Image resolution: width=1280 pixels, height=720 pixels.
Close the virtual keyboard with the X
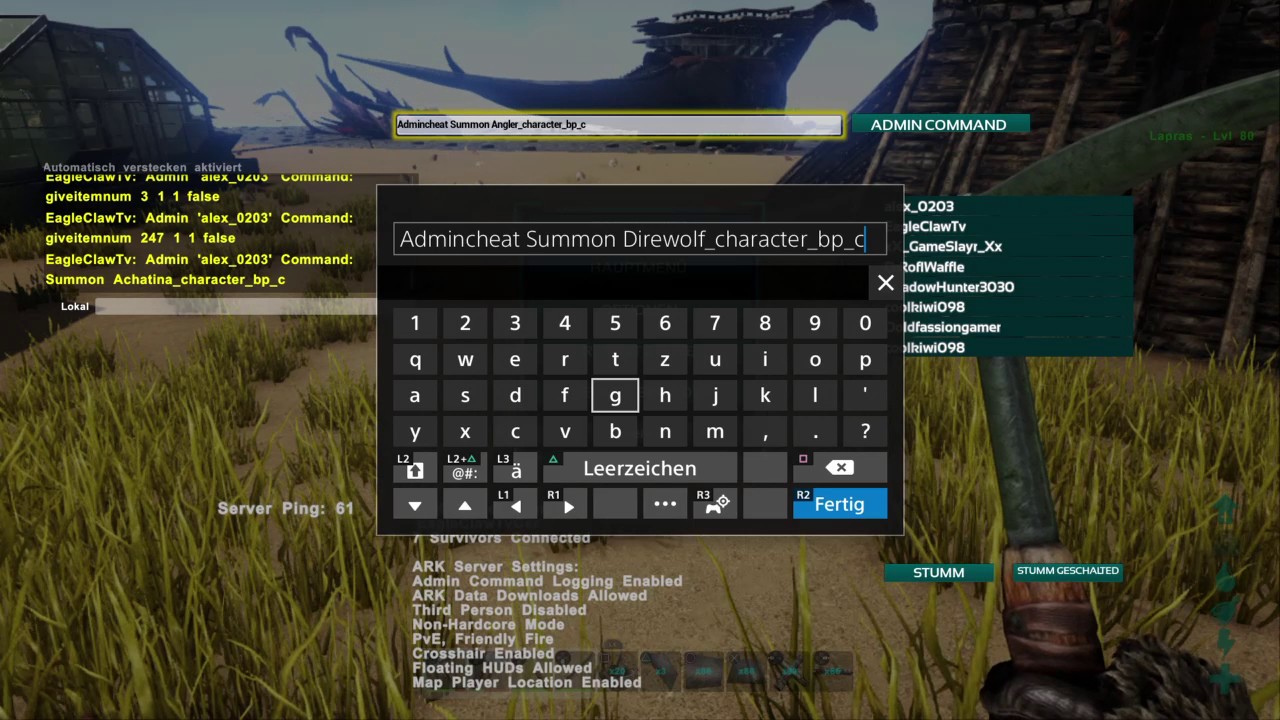(885, 283)
